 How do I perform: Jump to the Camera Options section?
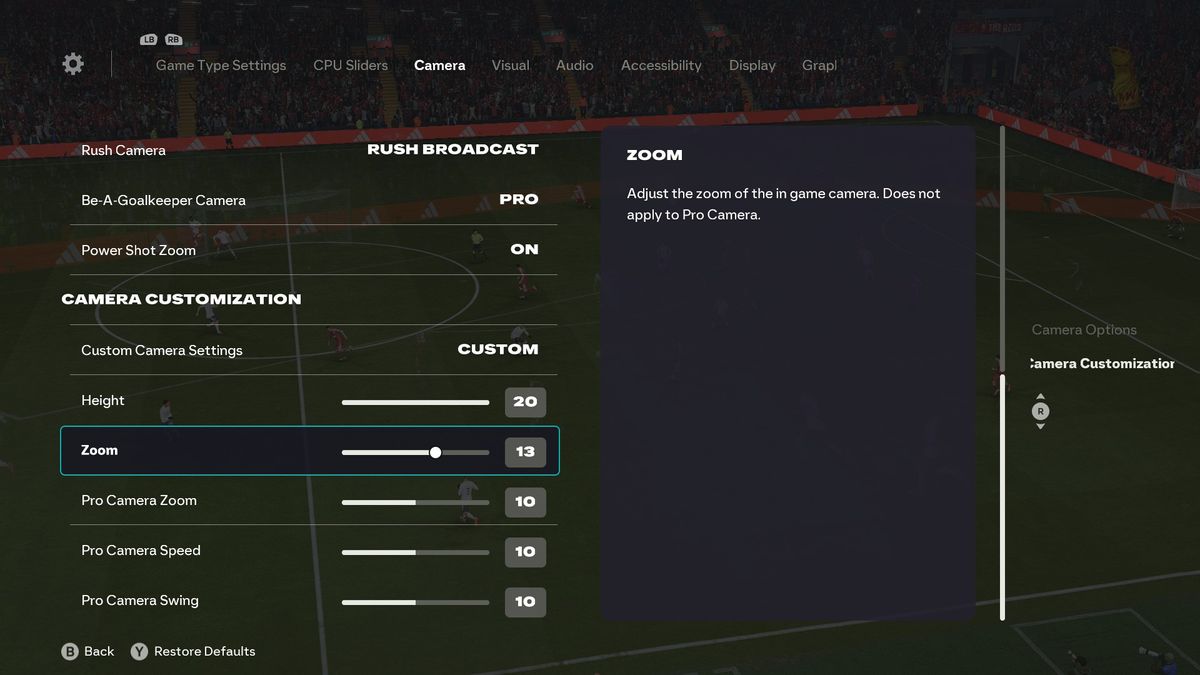click(x=1084, y=330)
